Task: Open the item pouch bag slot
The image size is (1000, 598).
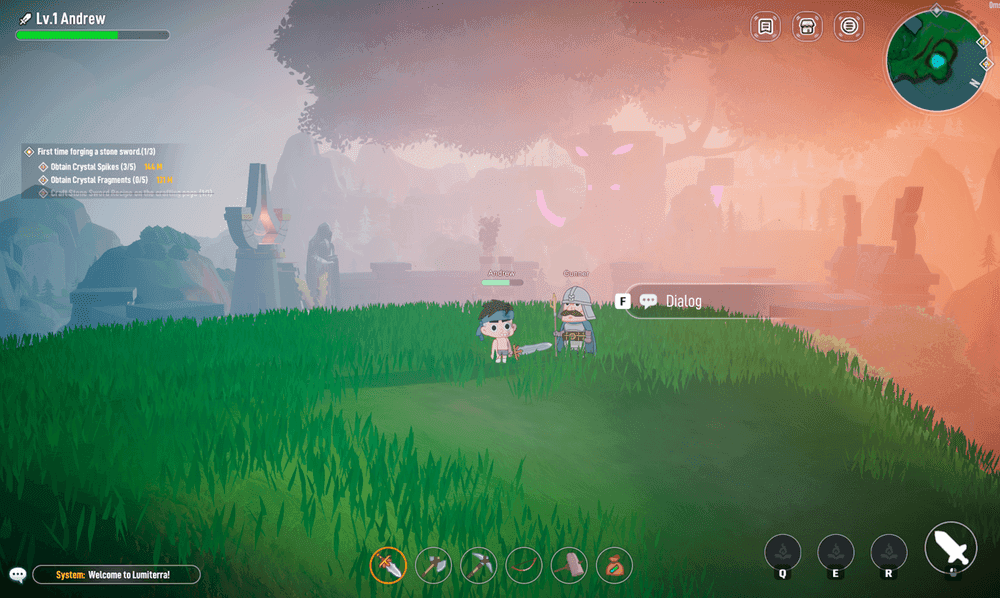Action: [x=614, y=566]
